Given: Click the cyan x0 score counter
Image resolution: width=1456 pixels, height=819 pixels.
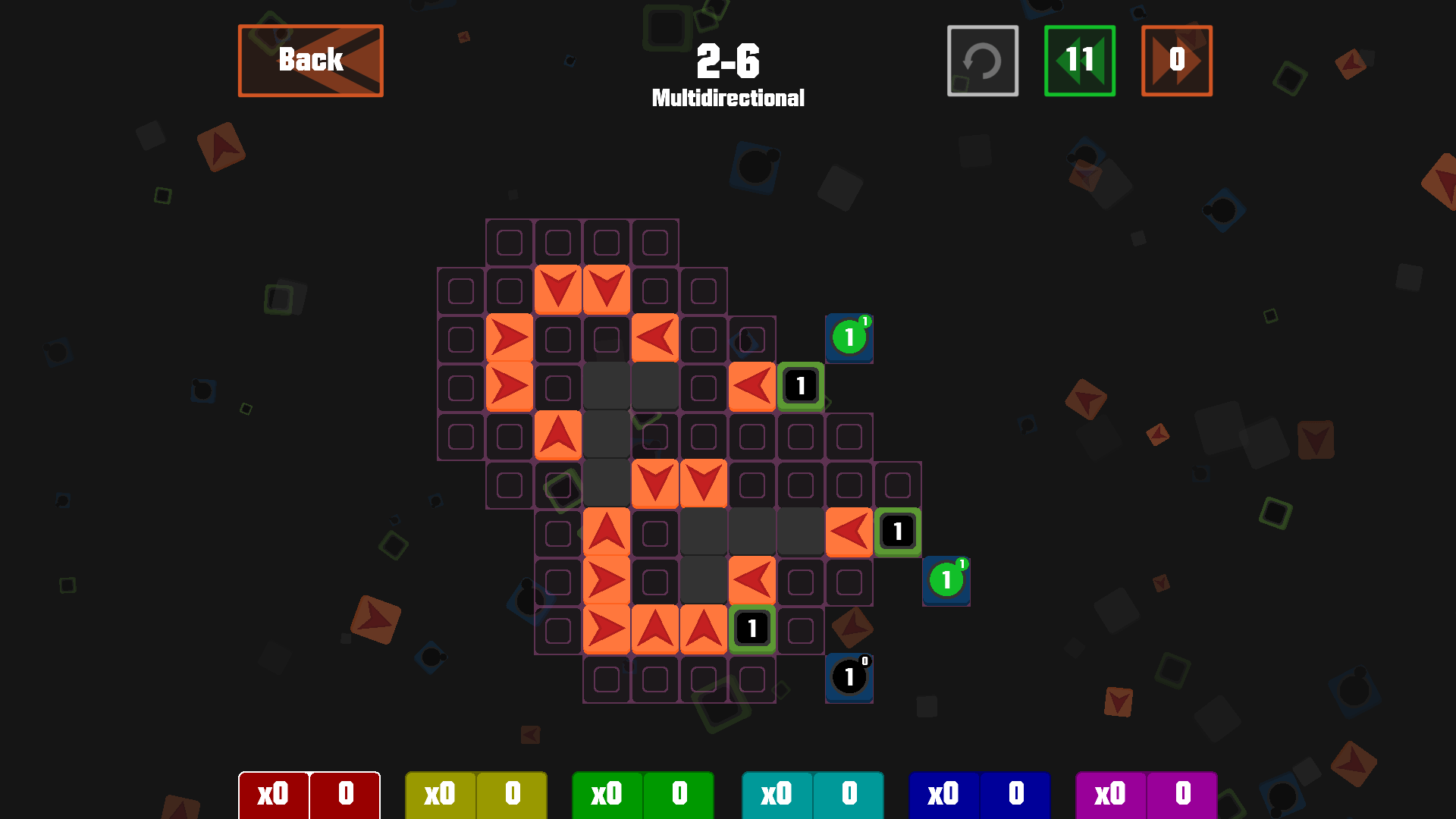Looking at the screenshot, I should point(776,795).
